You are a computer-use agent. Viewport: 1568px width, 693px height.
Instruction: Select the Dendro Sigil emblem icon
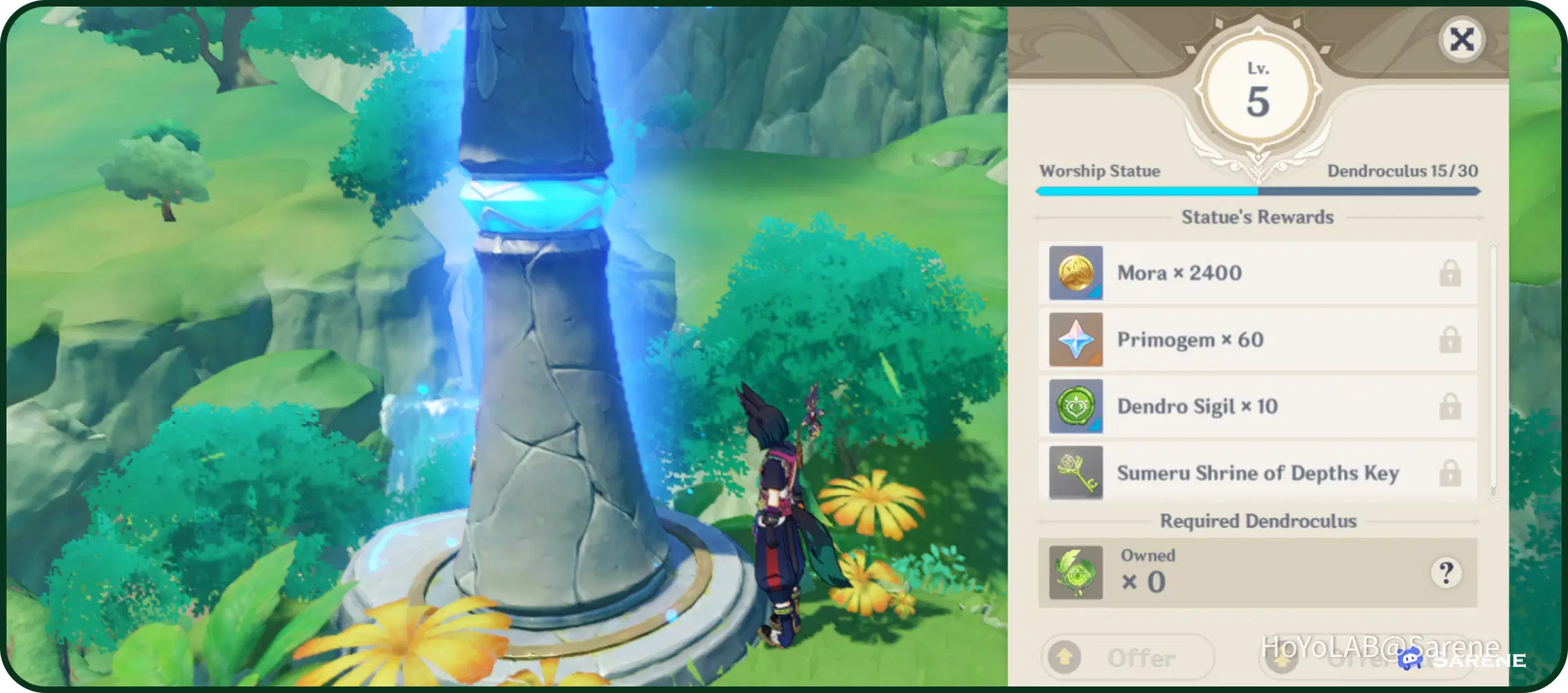coord(1076,407)
